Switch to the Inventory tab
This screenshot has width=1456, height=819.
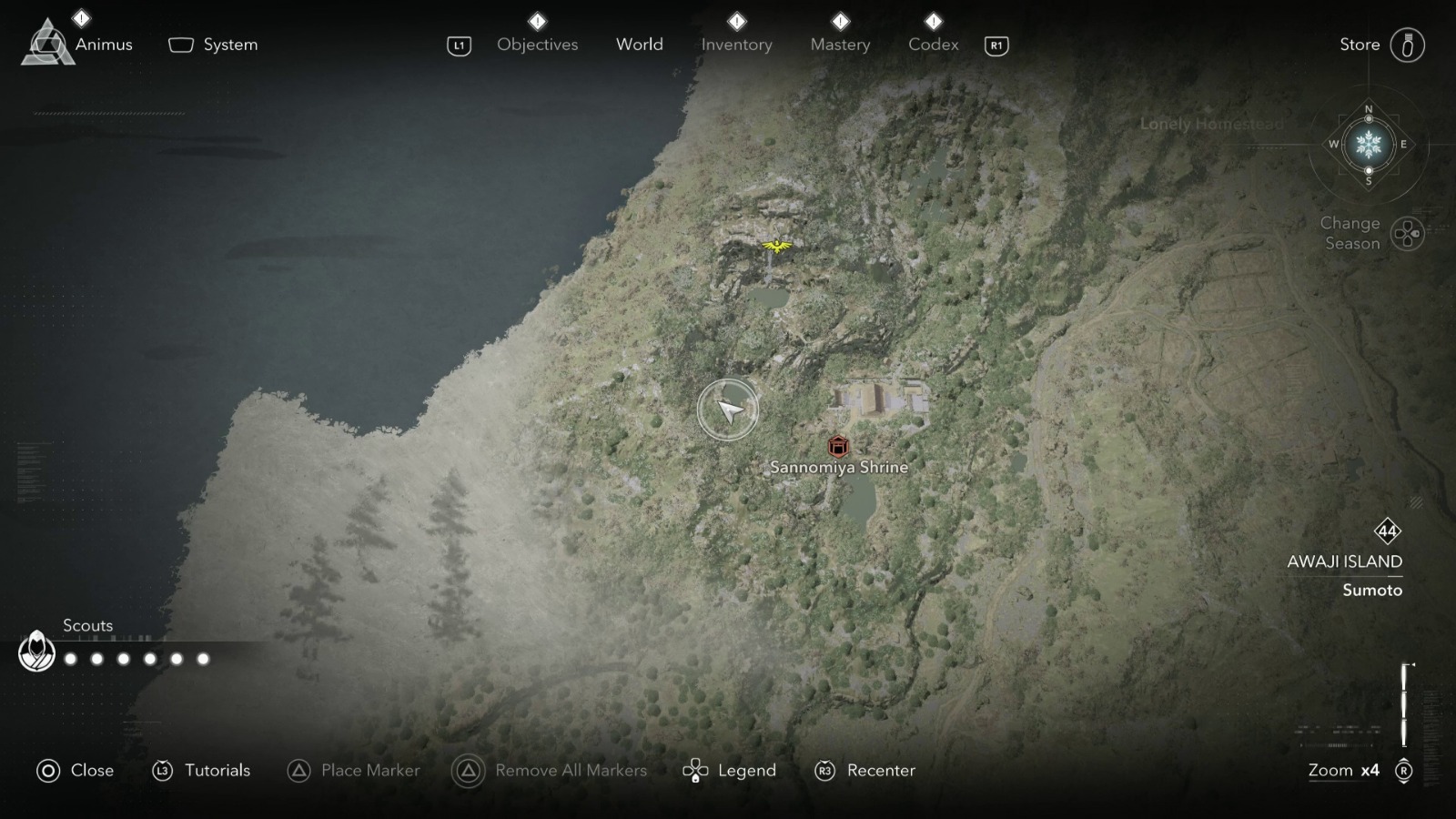tap(736, 44)
